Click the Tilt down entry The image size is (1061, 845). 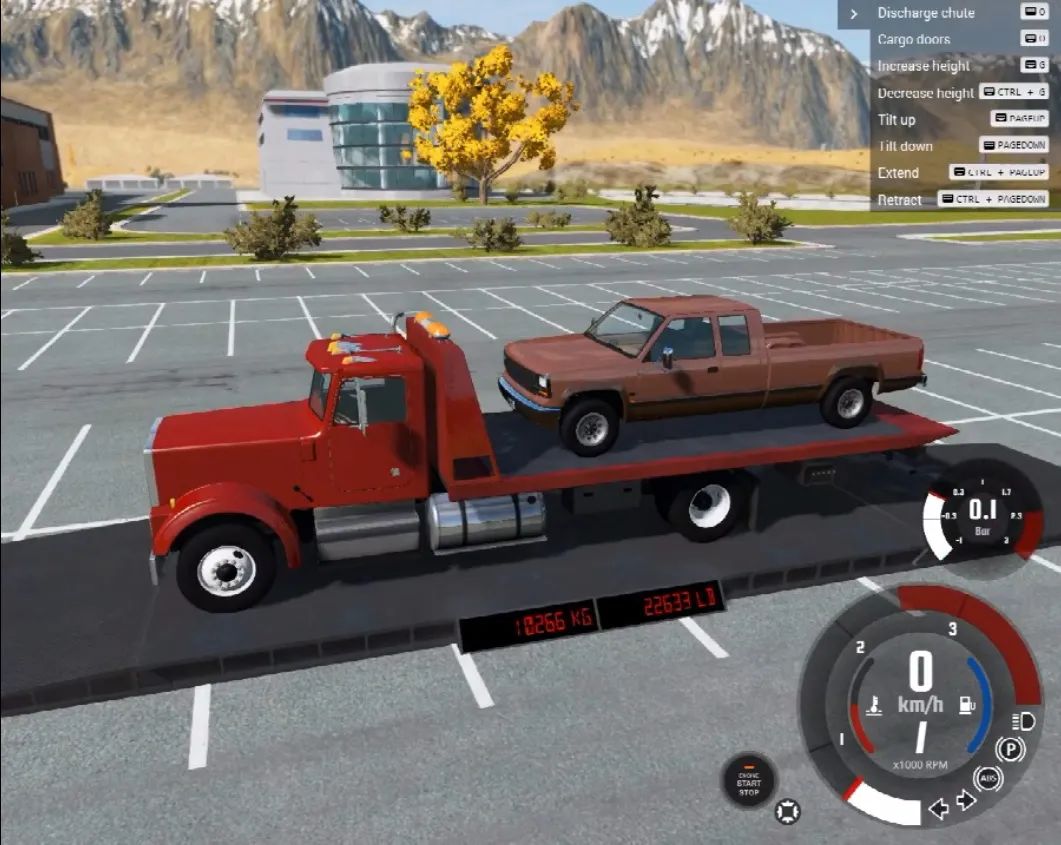tap(905, 146)
